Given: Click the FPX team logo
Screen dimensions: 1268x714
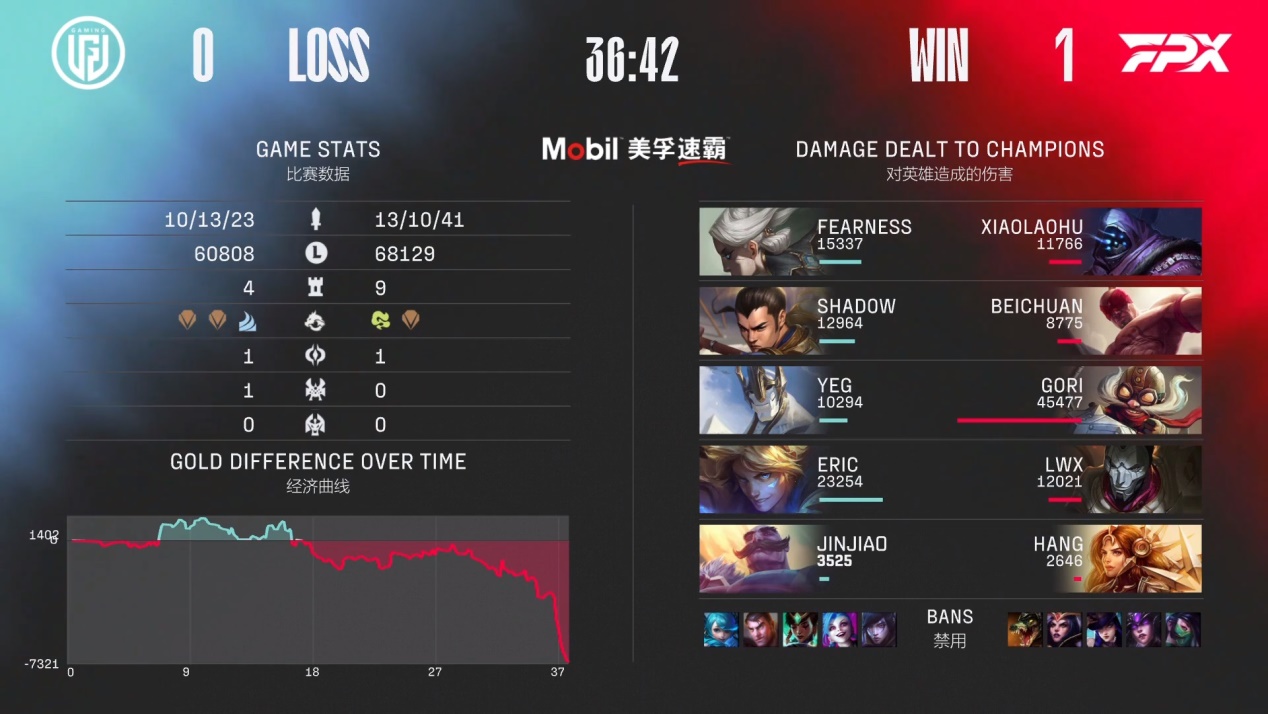Looking at the screenshot, I should pos(1174,54).
